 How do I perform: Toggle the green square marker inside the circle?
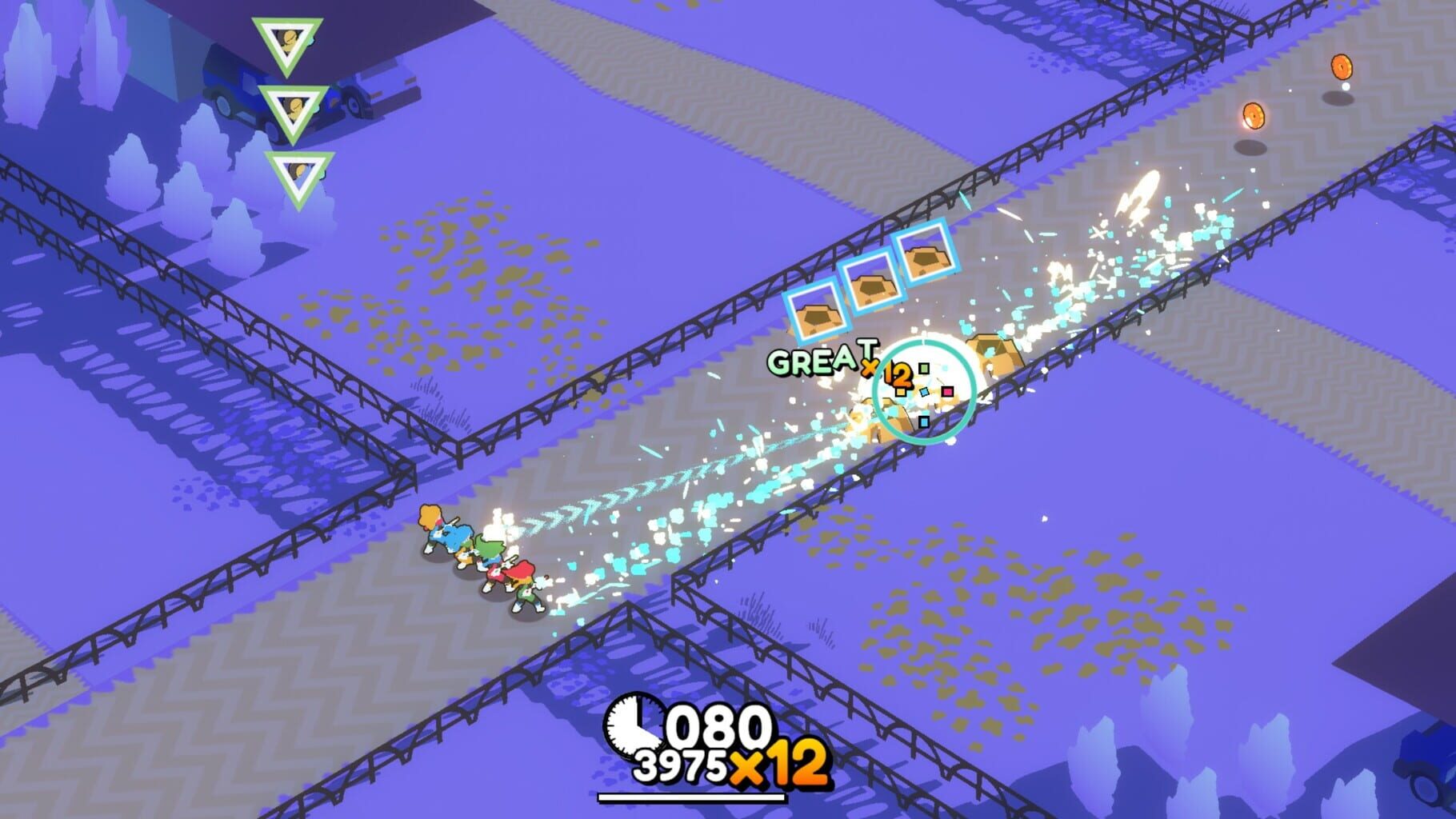(924, 368)
